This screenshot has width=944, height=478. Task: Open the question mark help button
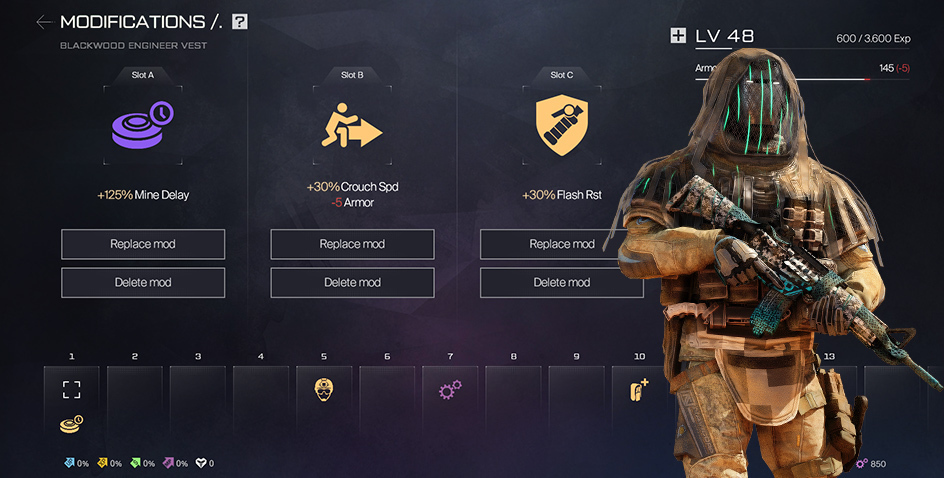[x=239, y=21]
